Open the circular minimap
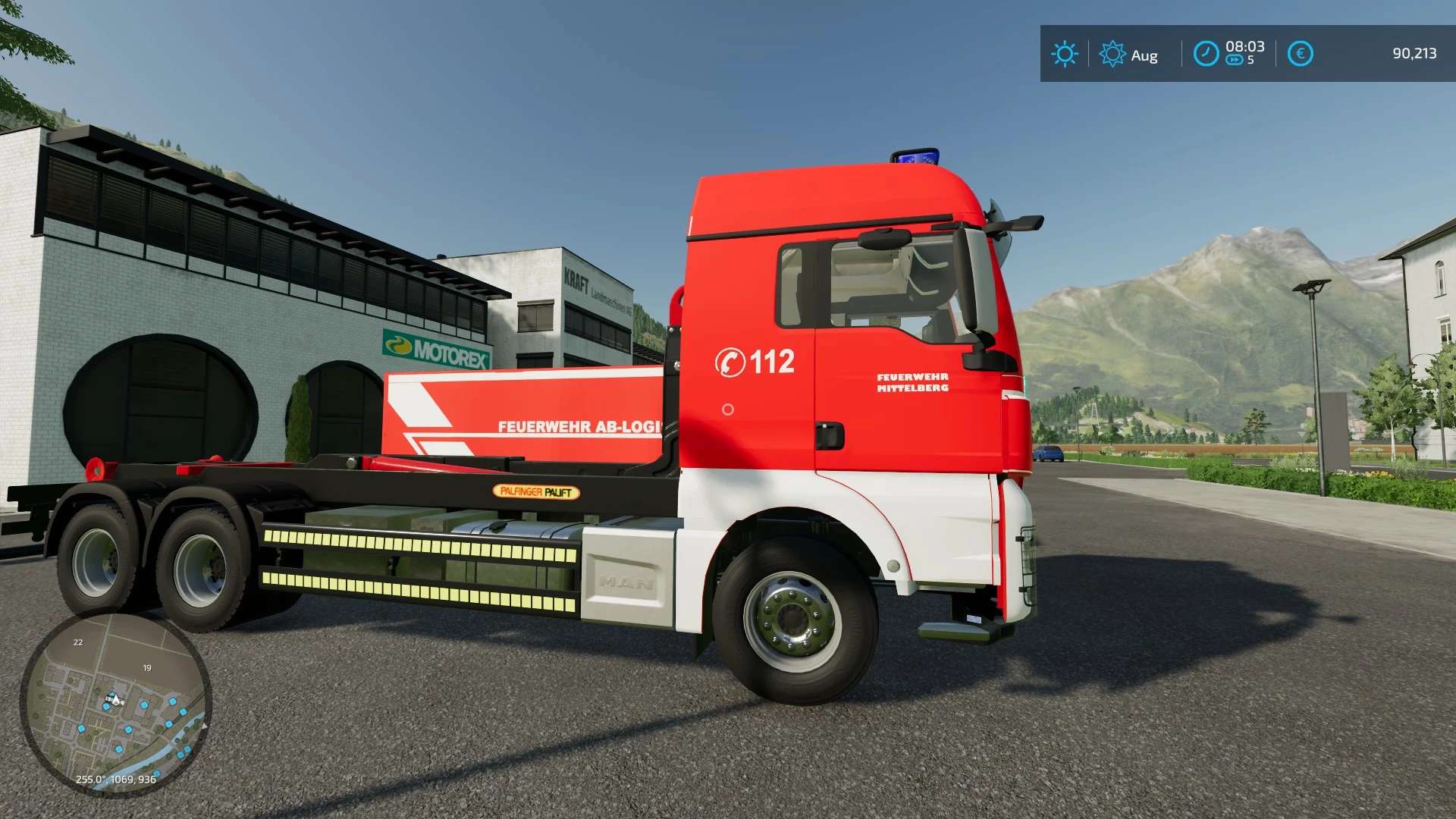 [115, 704]
